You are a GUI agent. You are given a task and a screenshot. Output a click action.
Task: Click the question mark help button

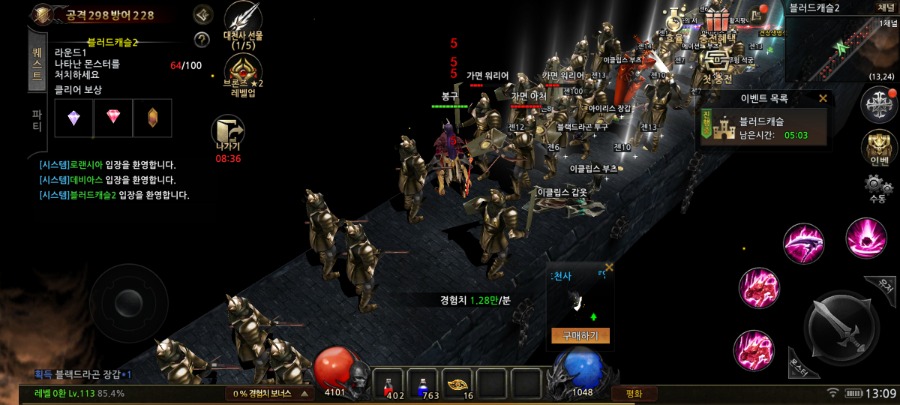coord(202,40)
